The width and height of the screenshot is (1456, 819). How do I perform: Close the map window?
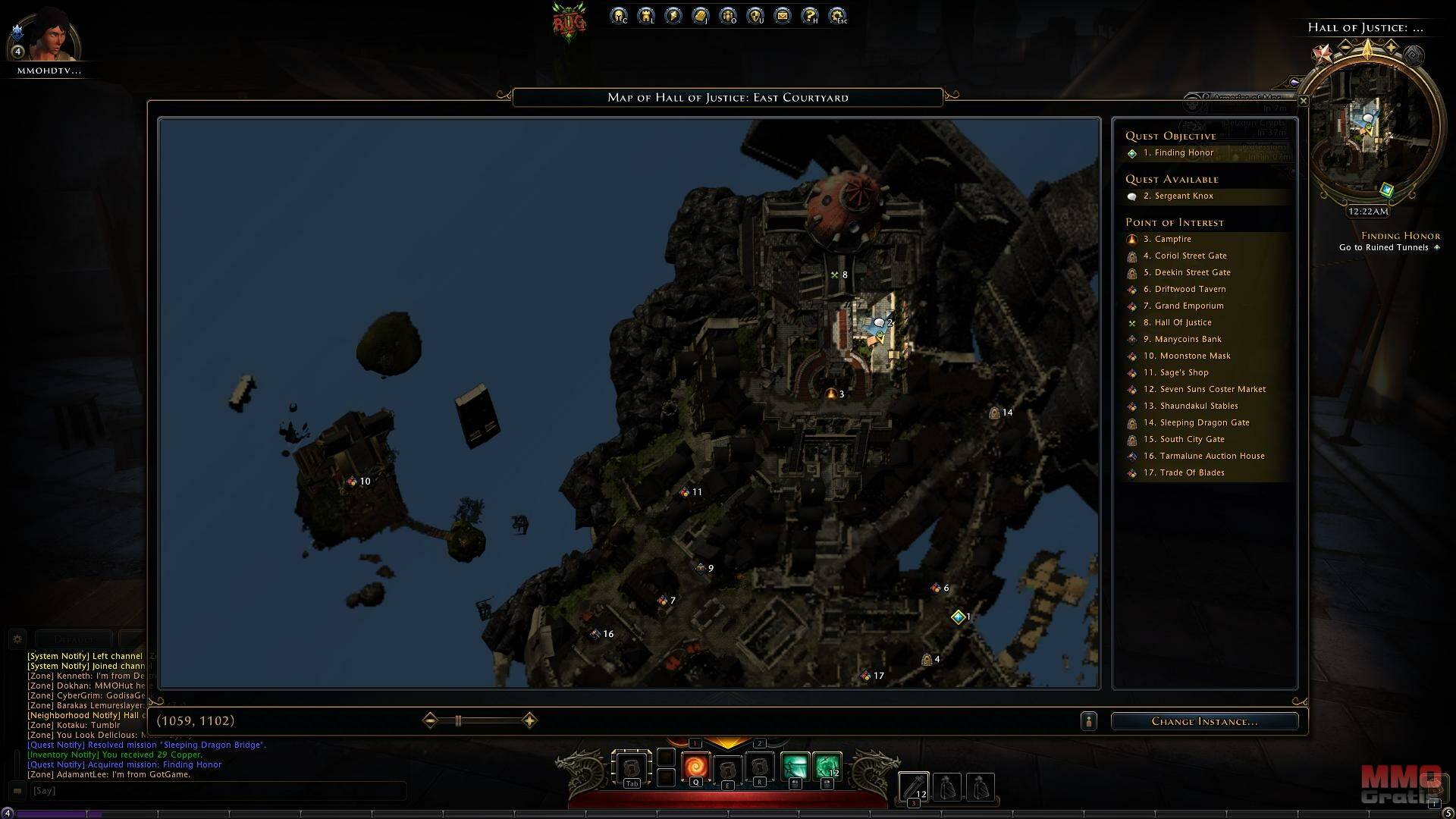pos(1303,101)
